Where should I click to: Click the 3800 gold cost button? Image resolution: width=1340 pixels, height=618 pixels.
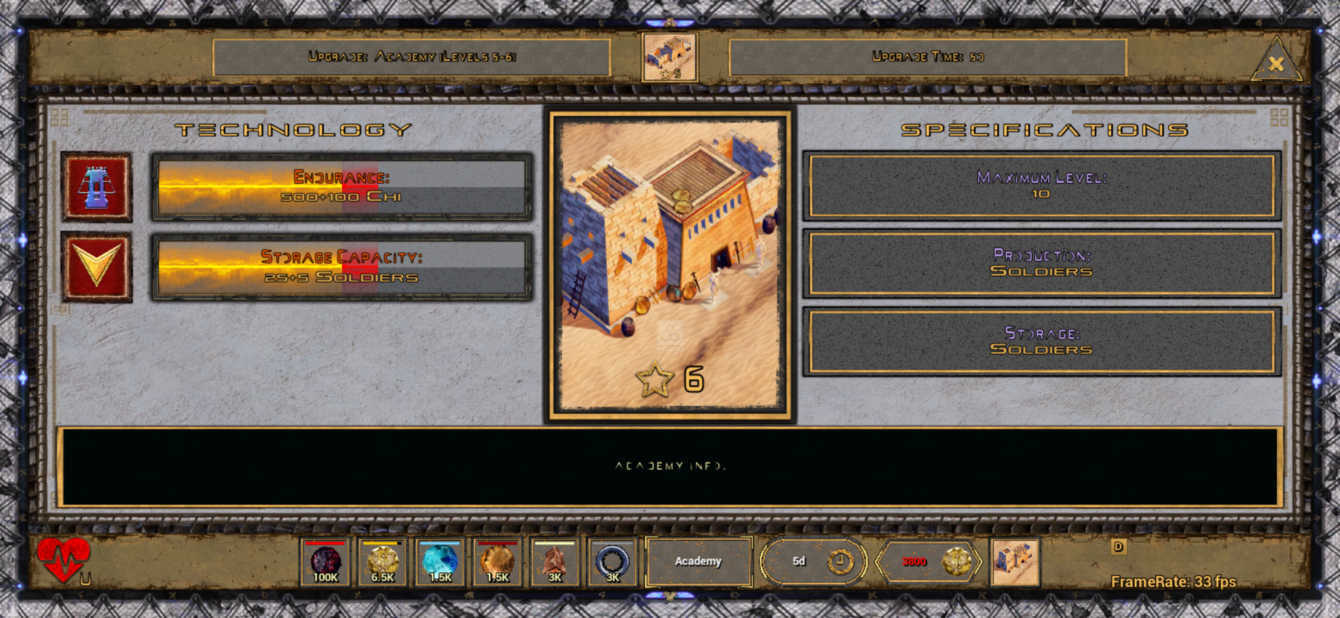coord(929,561)
